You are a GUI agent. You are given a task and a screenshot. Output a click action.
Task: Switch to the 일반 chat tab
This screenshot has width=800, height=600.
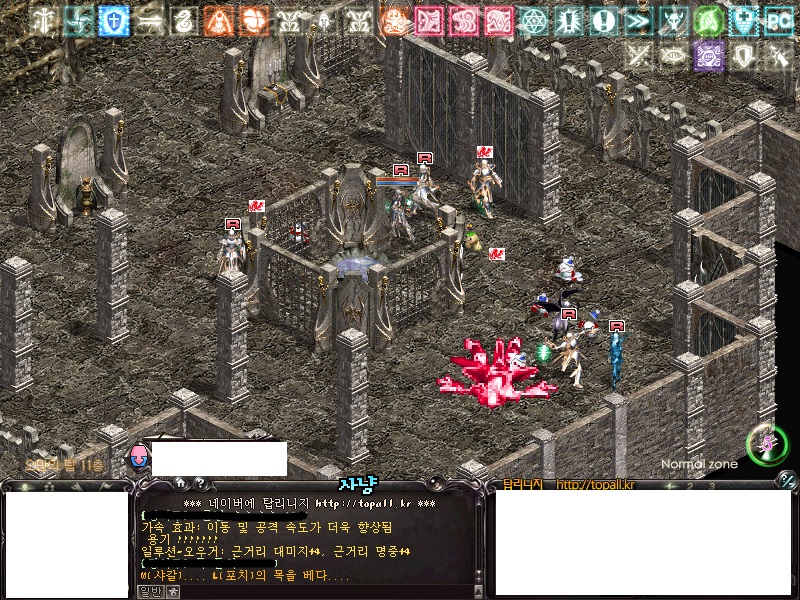149,591
